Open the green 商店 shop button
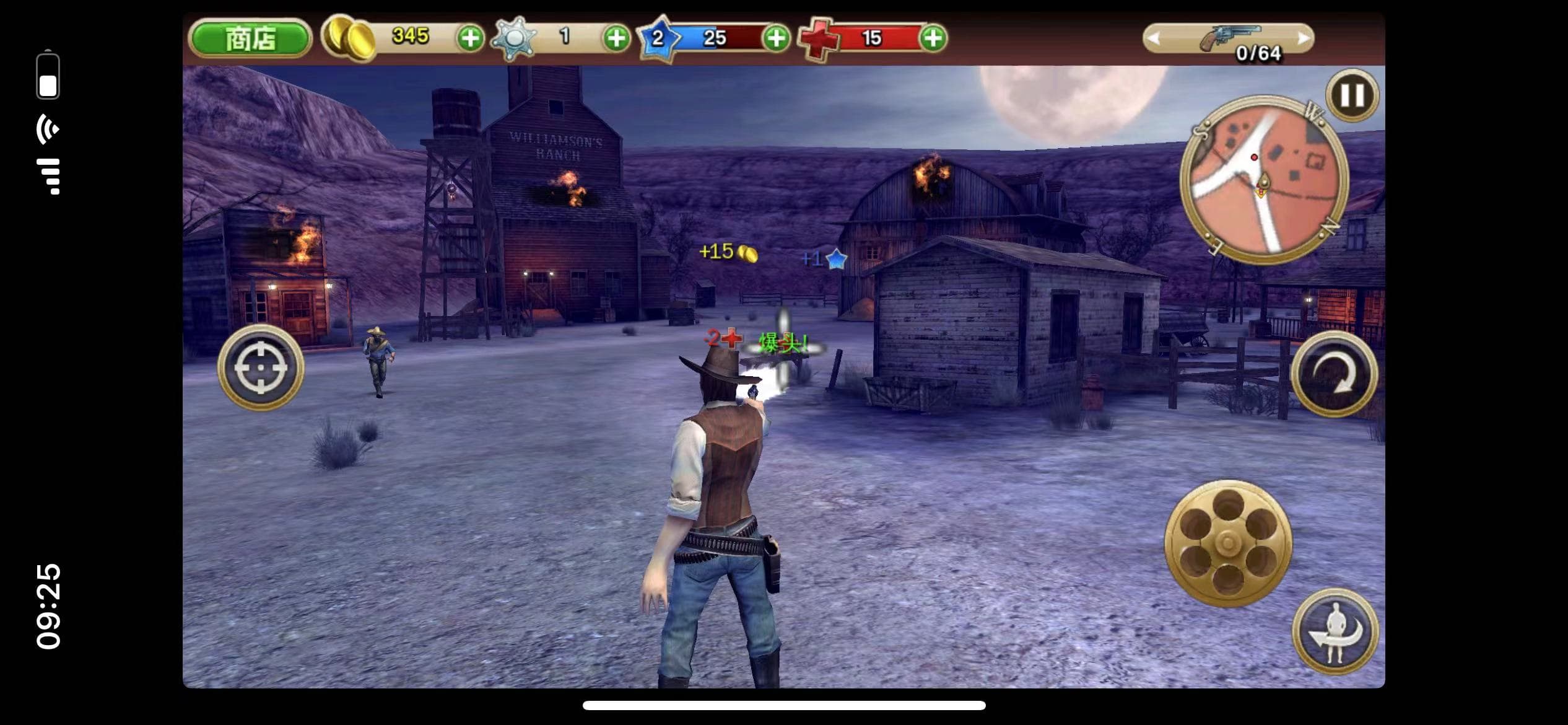 [x=250, y=38]
